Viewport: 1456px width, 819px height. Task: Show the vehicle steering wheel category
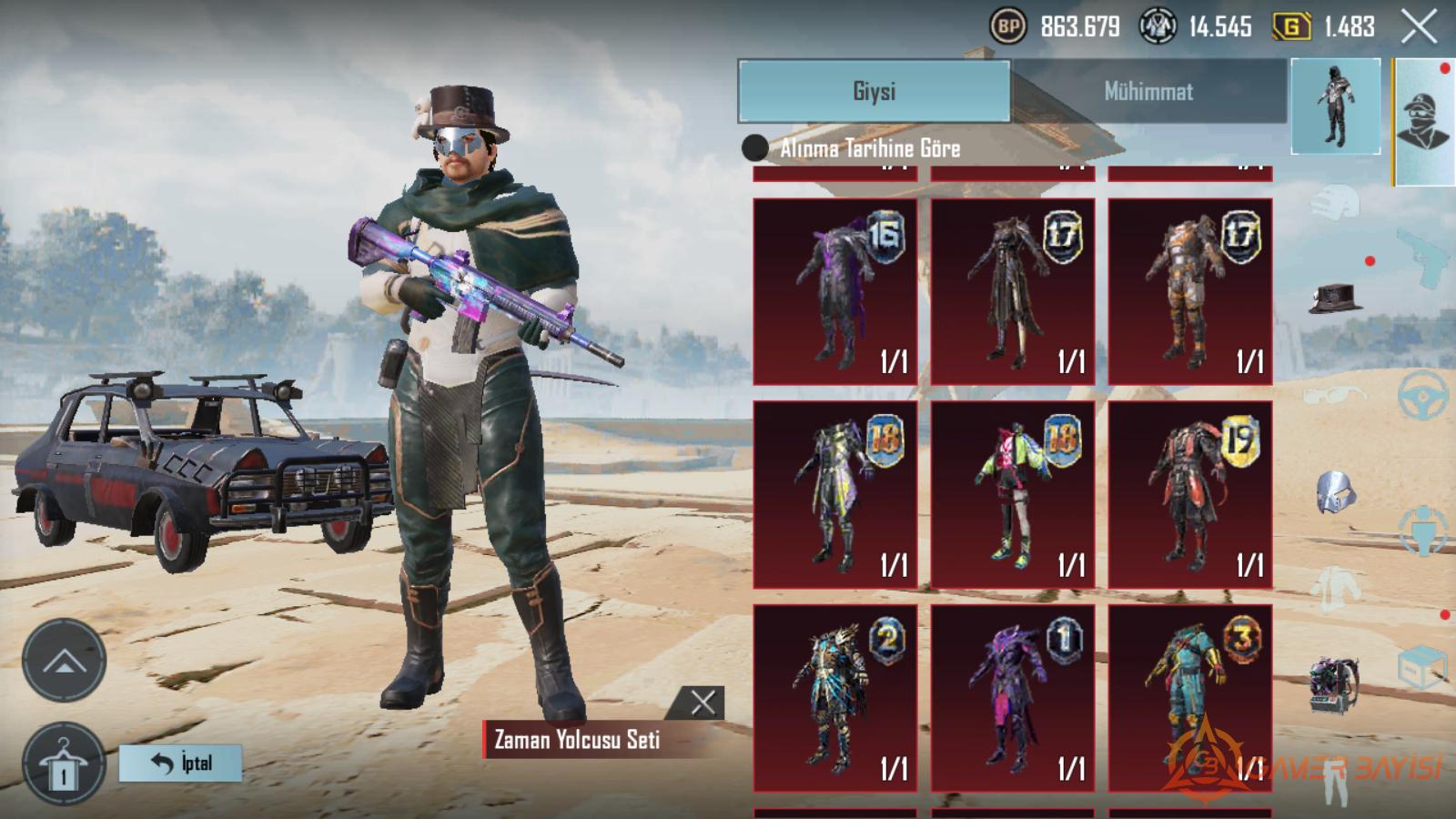tap(1422, 396)
